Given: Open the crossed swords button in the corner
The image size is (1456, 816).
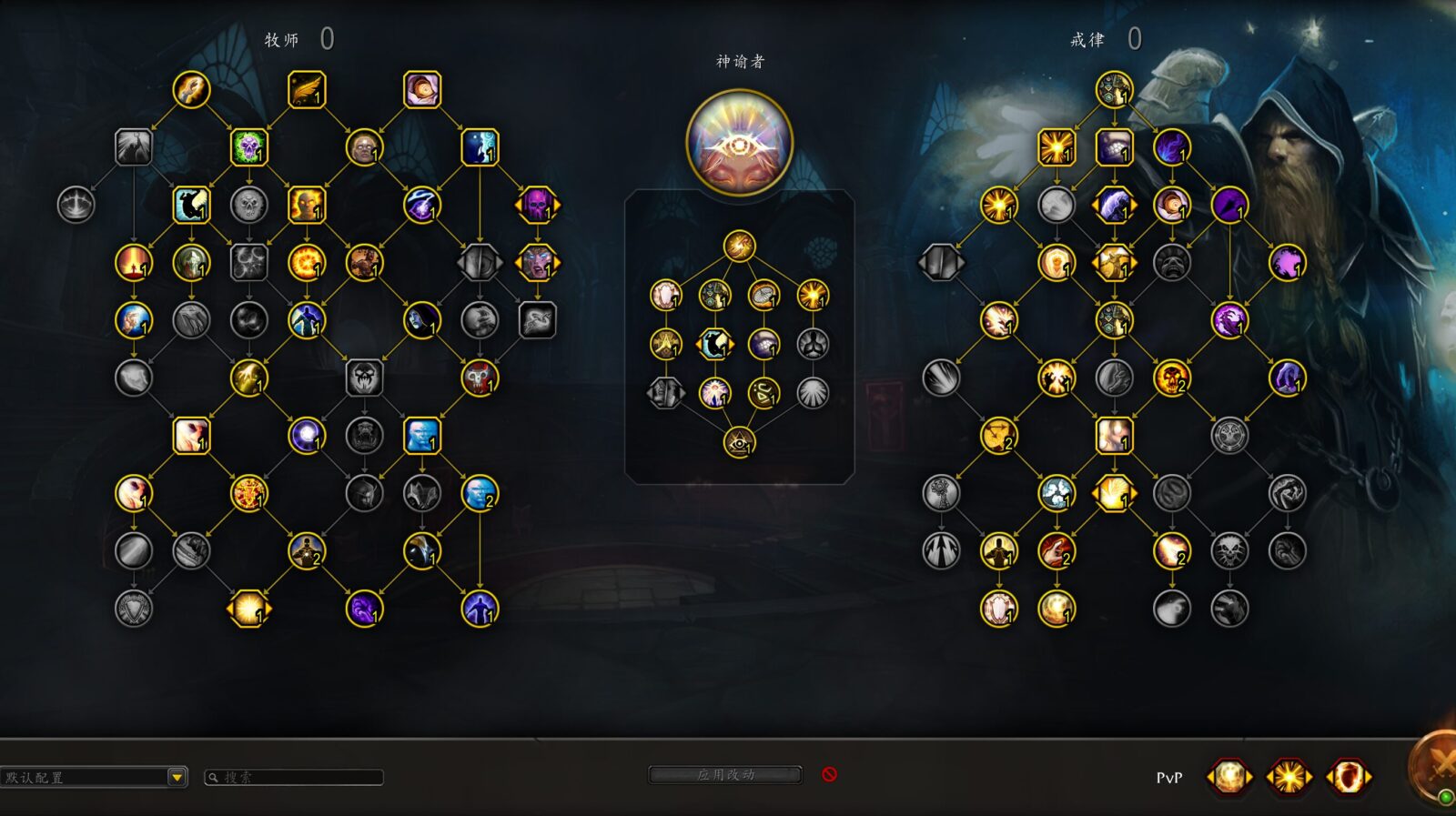Looking at the screenshot, I should tap(1440, 766).
